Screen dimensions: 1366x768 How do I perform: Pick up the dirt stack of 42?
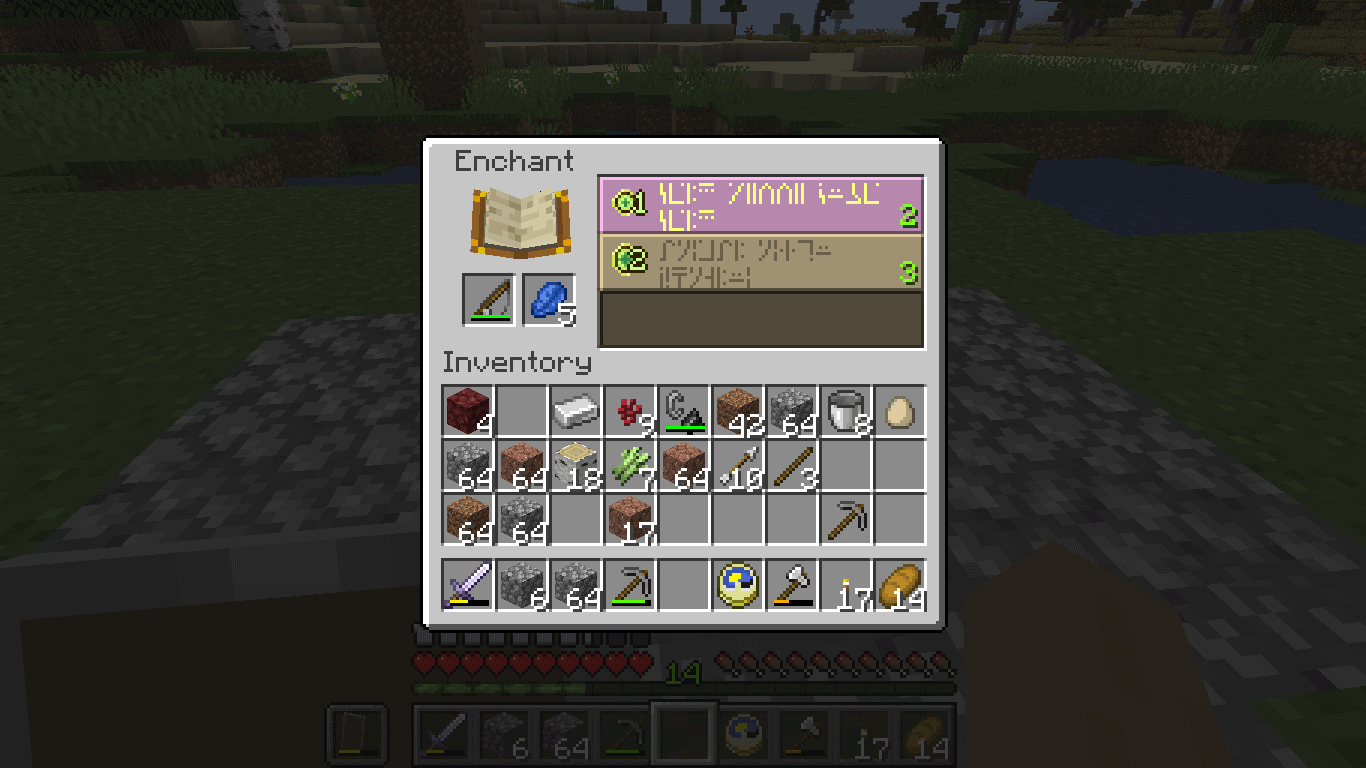pyautogui.click(x=738, y=410)
